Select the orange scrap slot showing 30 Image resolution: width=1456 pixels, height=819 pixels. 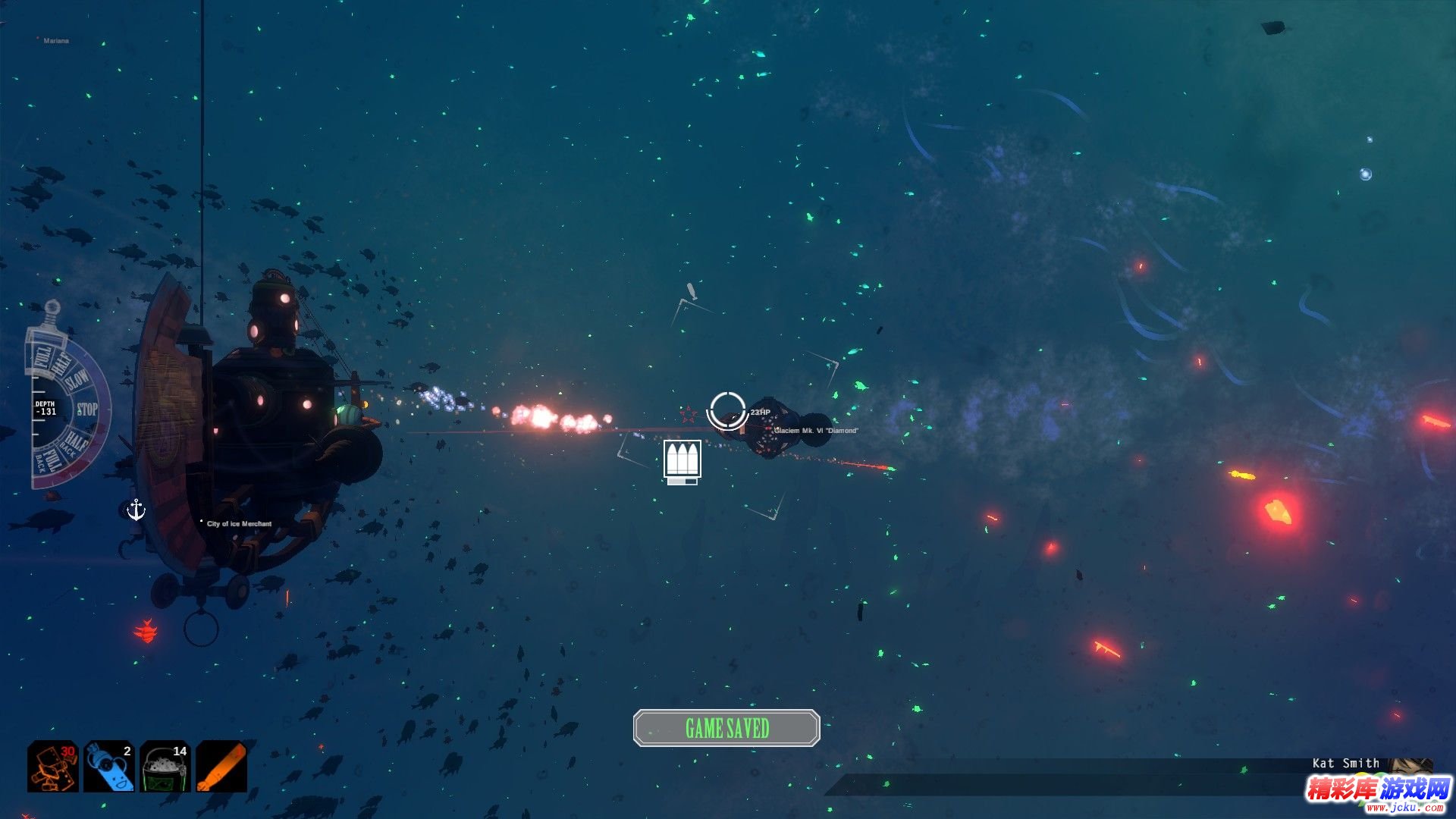(x=53, y=767)
